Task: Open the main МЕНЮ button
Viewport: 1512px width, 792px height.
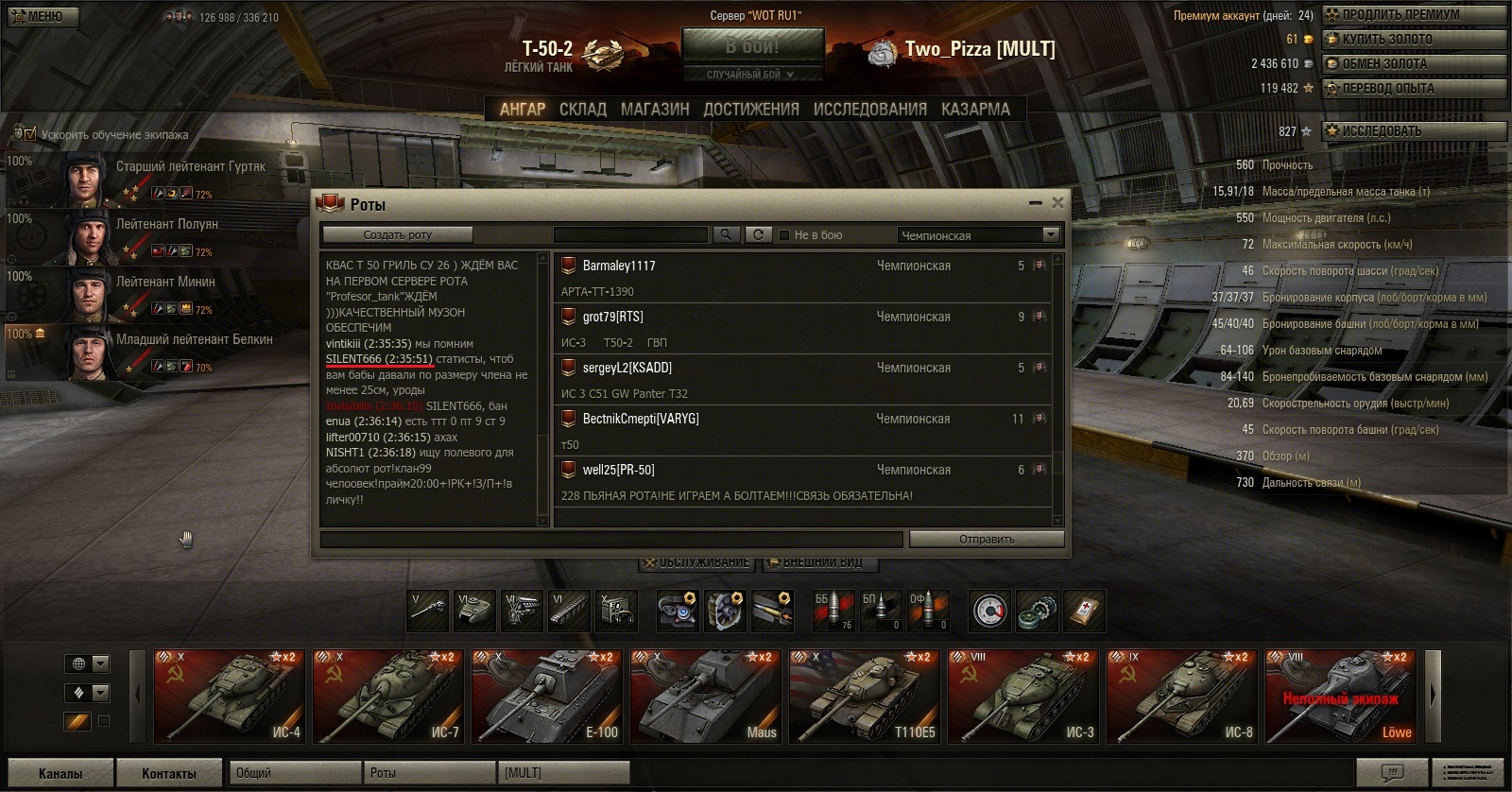Action: coord(41,16)
